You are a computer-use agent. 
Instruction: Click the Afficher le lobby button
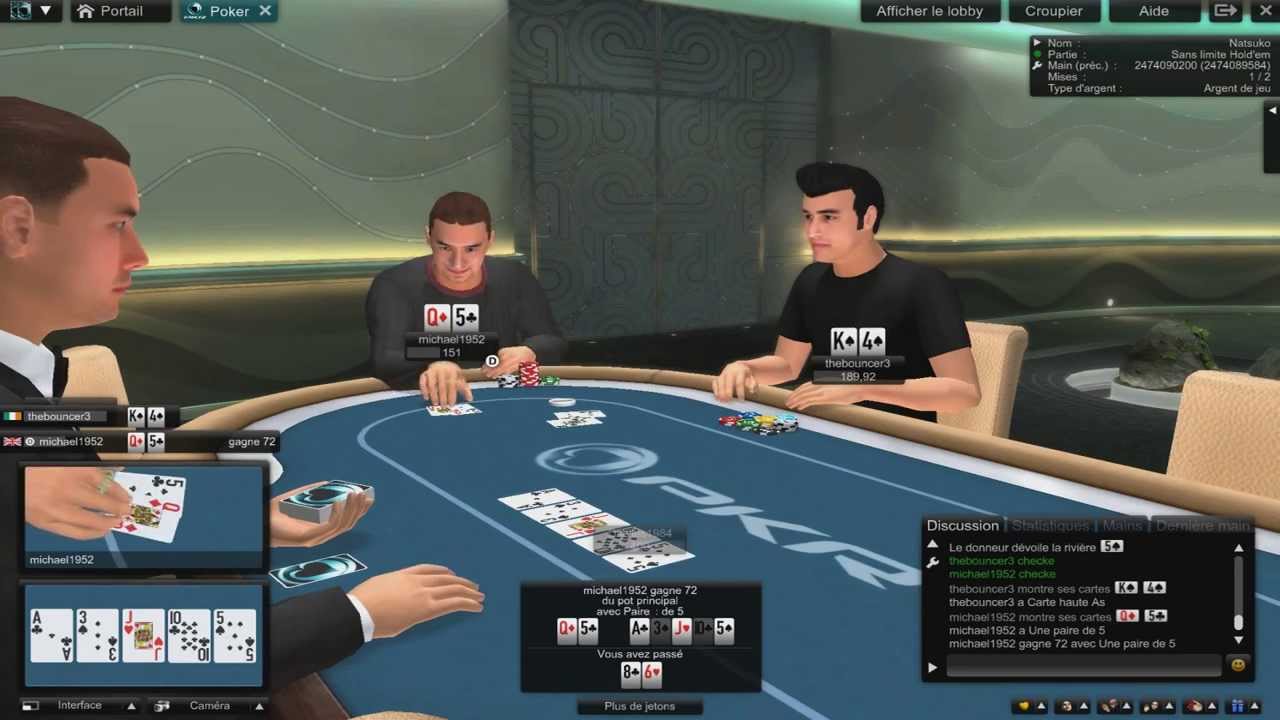click(x=929, y=11)
